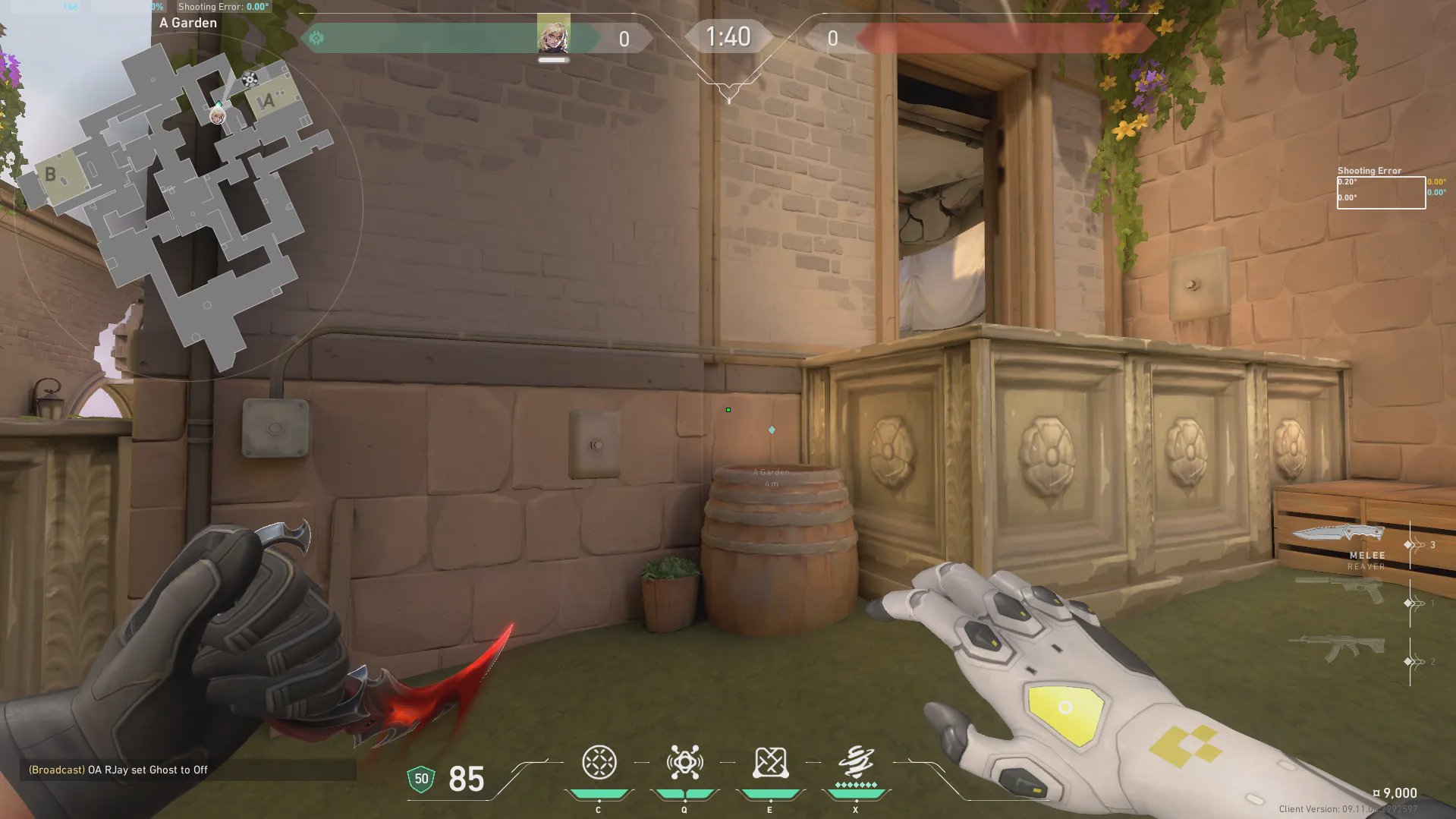Viewport: 1456px width, 819px height.
Task: Activate the Barrier Mesh ability icon
Action: coord(770,763)
